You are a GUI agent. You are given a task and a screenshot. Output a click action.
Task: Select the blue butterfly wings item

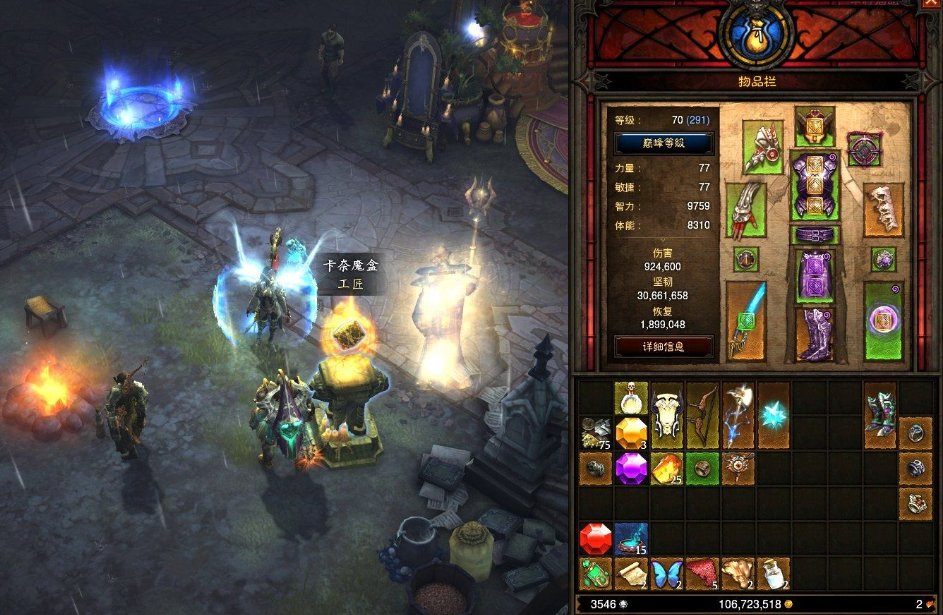pyautogui.click(x=665, y=573)
